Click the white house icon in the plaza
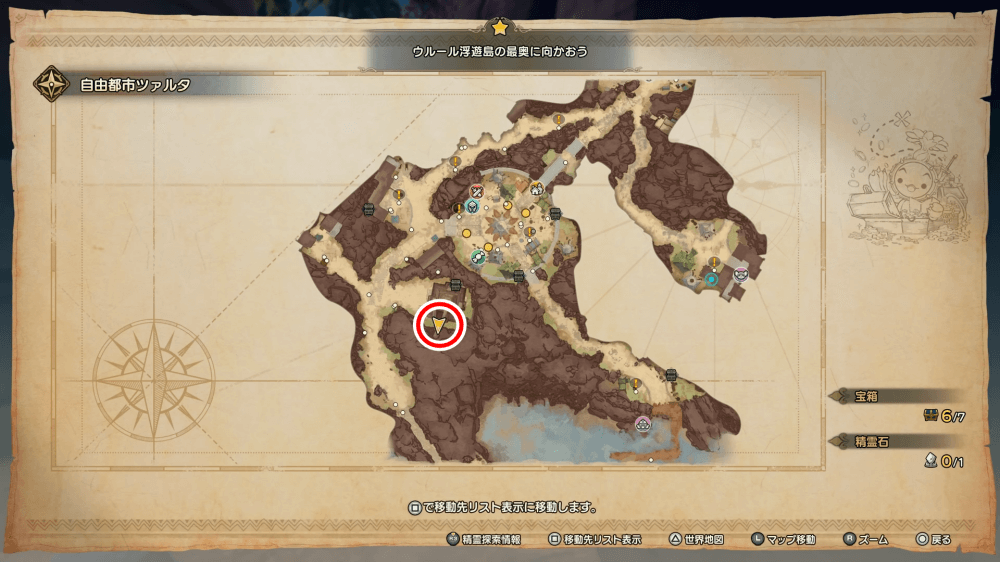This screenshot has height=562, width=1000. click(x=537, y=189)
